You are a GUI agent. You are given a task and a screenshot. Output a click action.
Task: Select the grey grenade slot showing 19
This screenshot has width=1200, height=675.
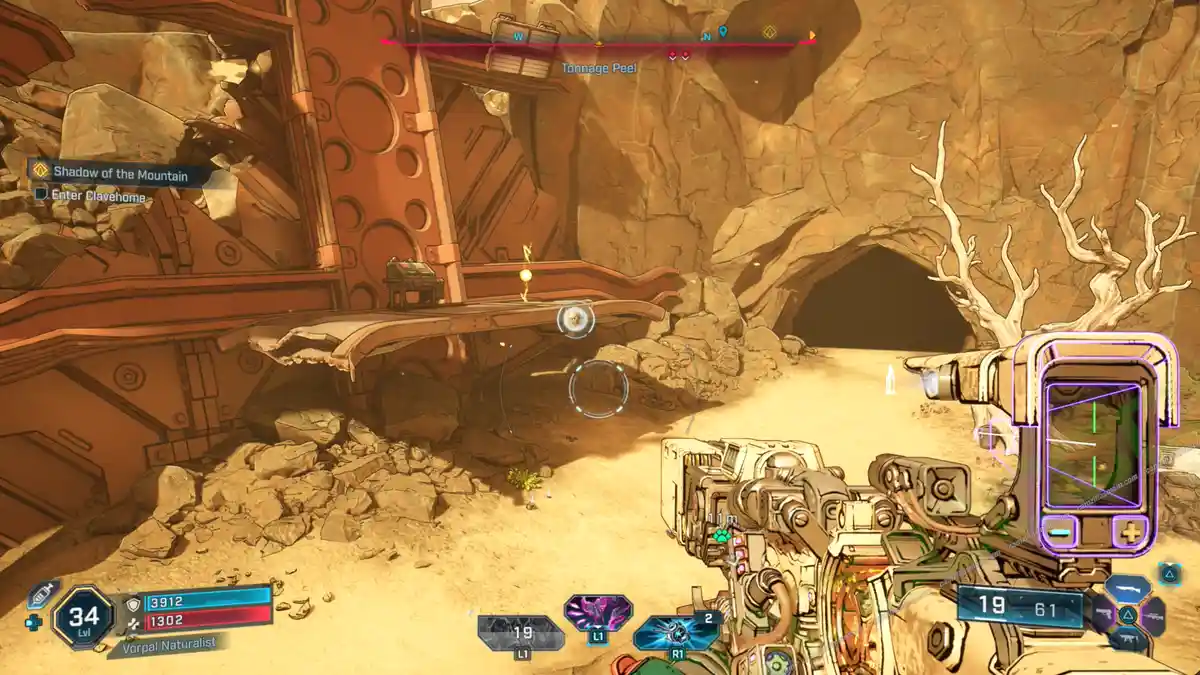click(521, 633)
